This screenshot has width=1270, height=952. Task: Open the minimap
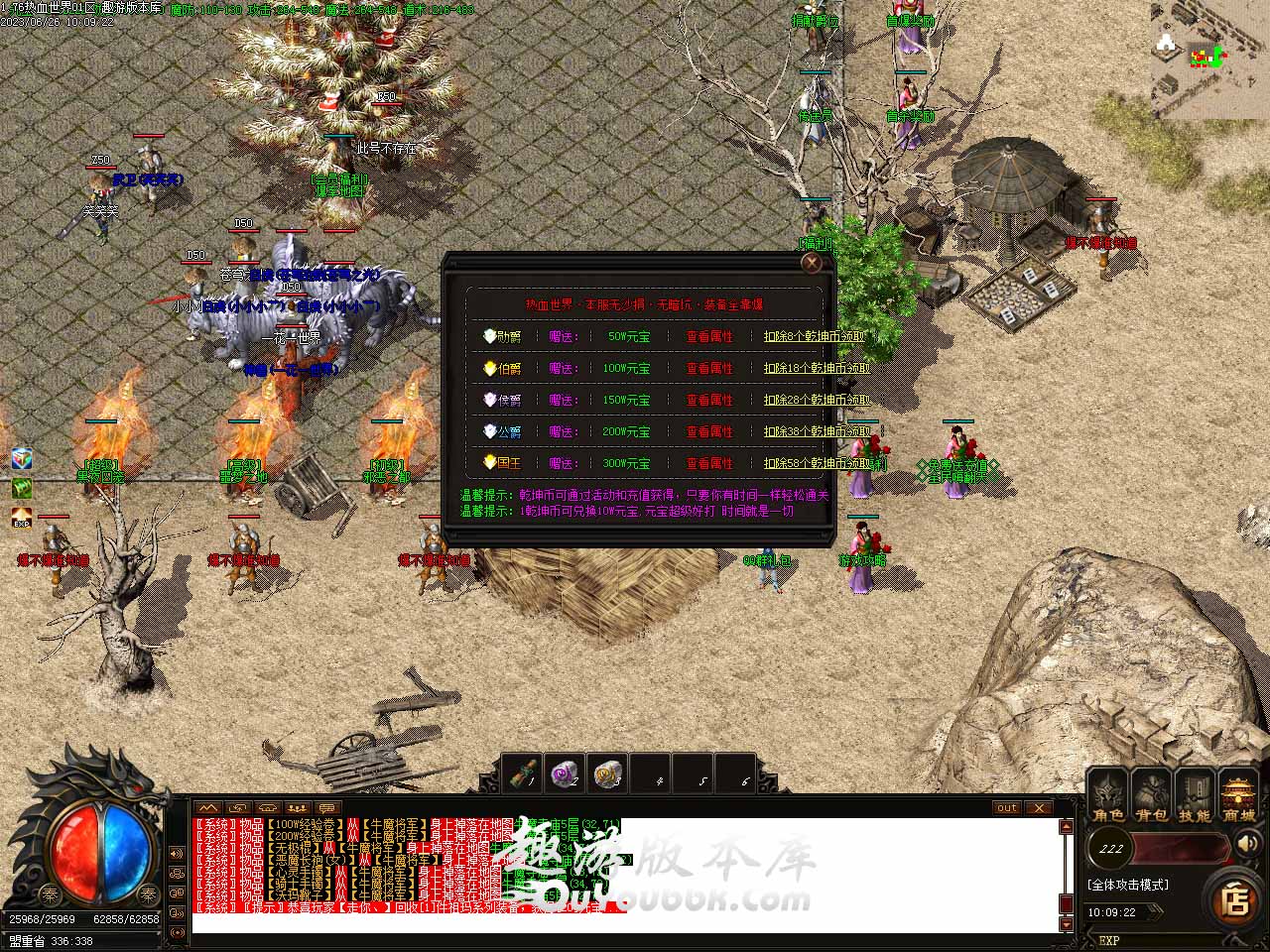tap(1210, 59)
